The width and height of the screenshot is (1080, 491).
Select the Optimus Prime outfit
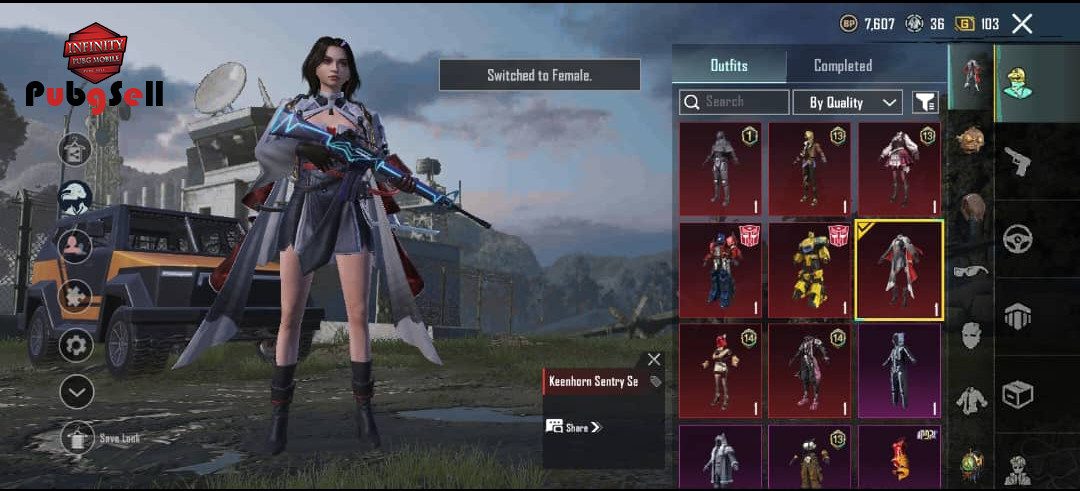720,269
